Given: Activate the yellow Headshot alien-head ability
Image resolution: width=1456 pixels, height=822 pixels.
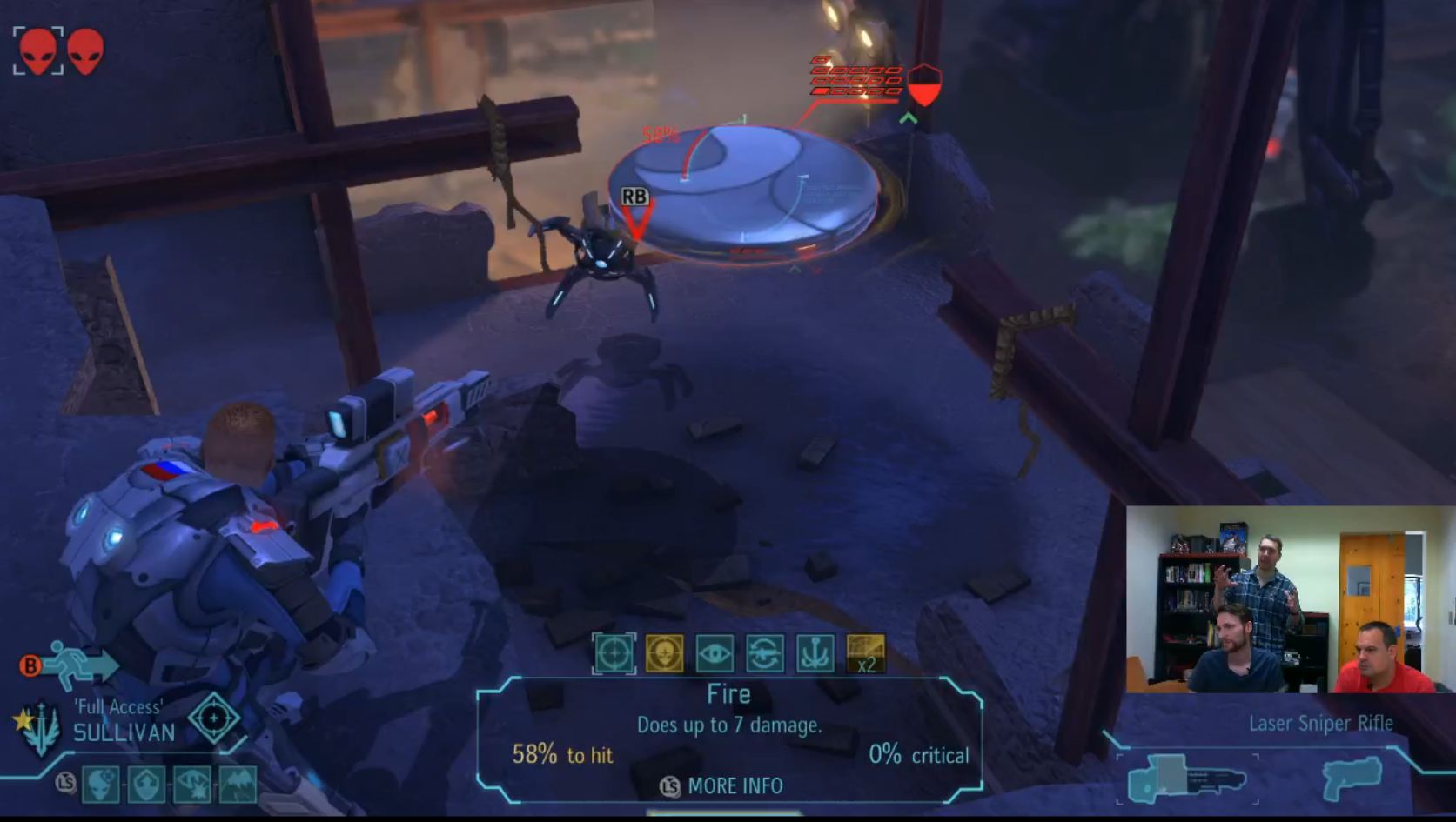Looking at the screenshot, I should point(664,653).
